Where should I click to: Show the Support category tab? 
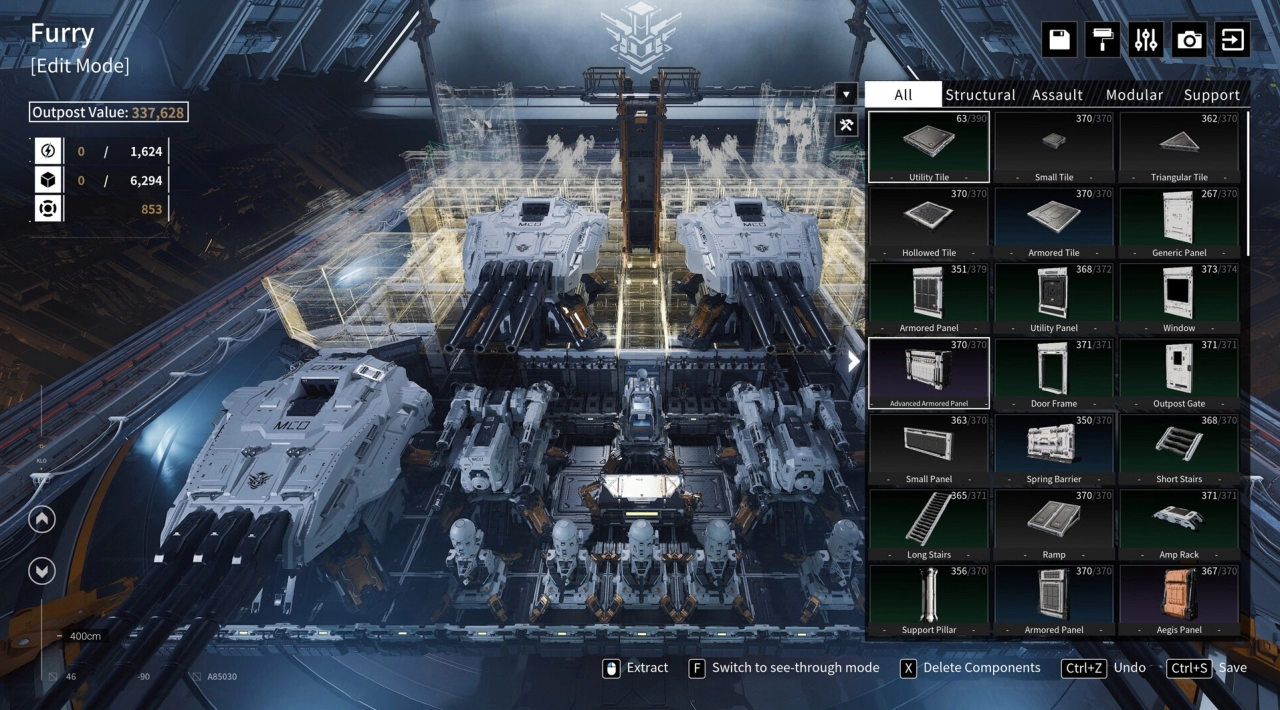1211,95
